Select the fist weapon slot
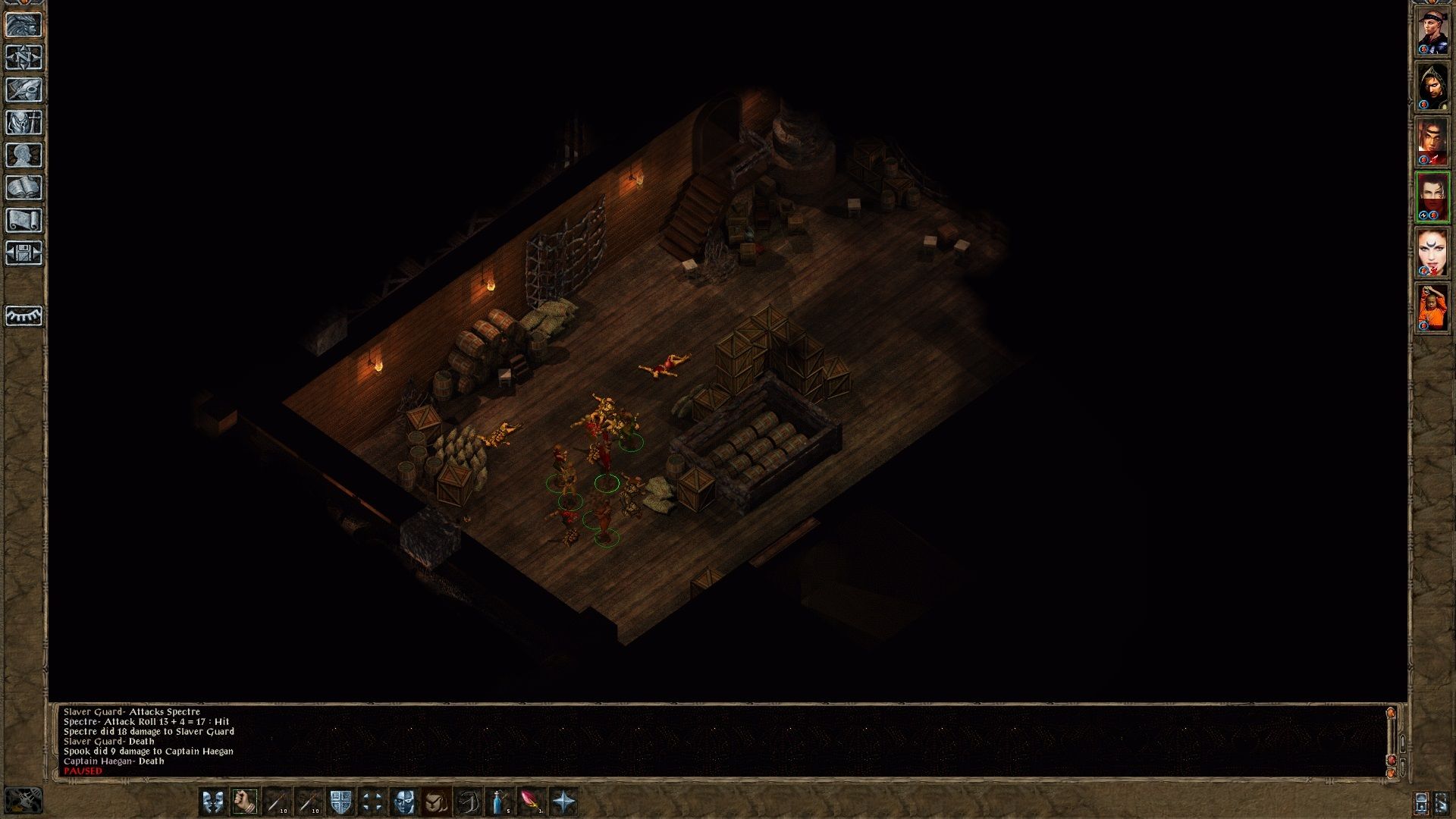Image resolution: width=1456 pixels, height=819 pixels. 245,802
